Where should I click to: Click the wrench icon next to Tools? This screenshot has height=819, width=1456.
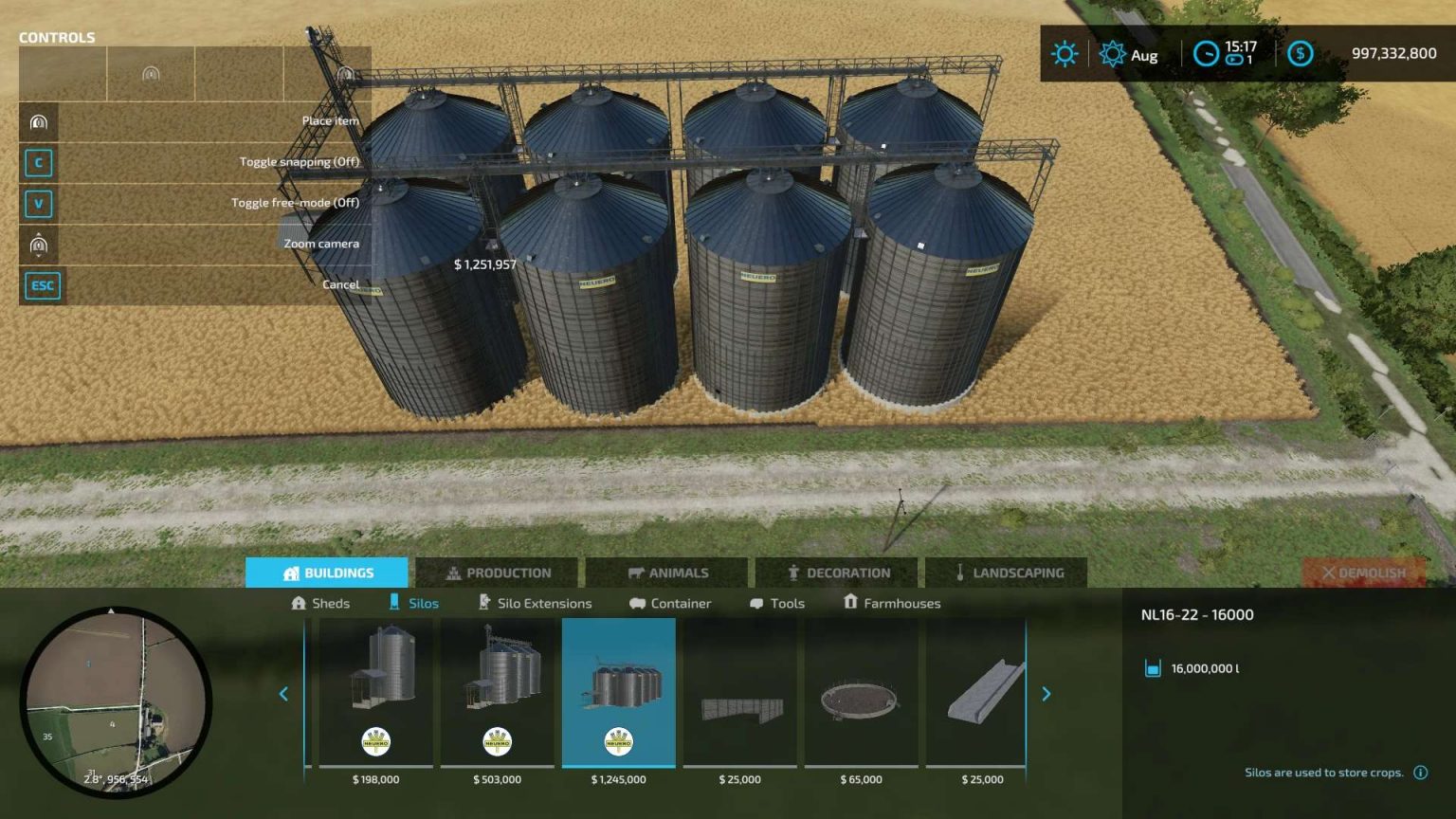pyautogui.click(x=755, y=603)
